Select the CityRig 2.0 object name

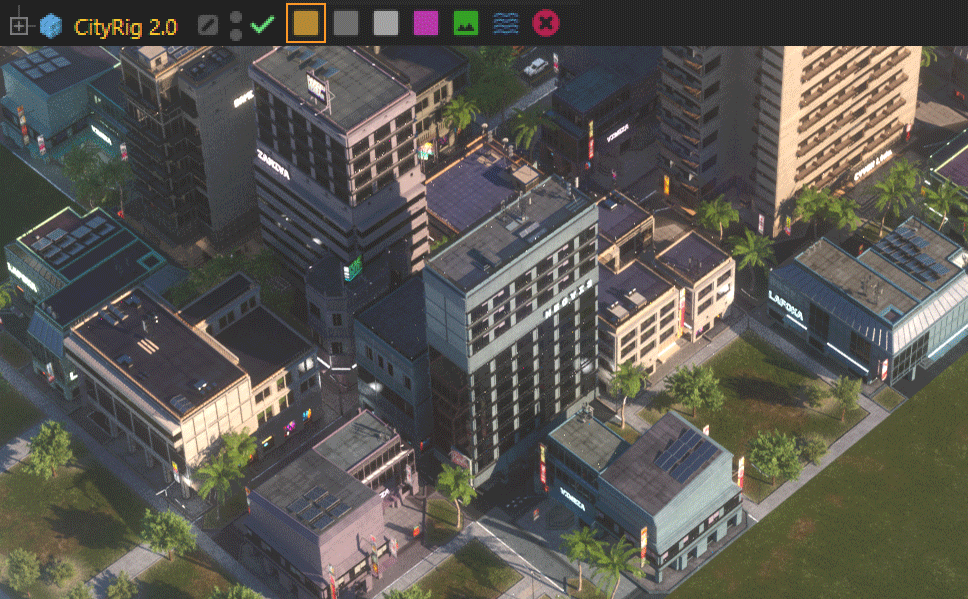point(125,25)
